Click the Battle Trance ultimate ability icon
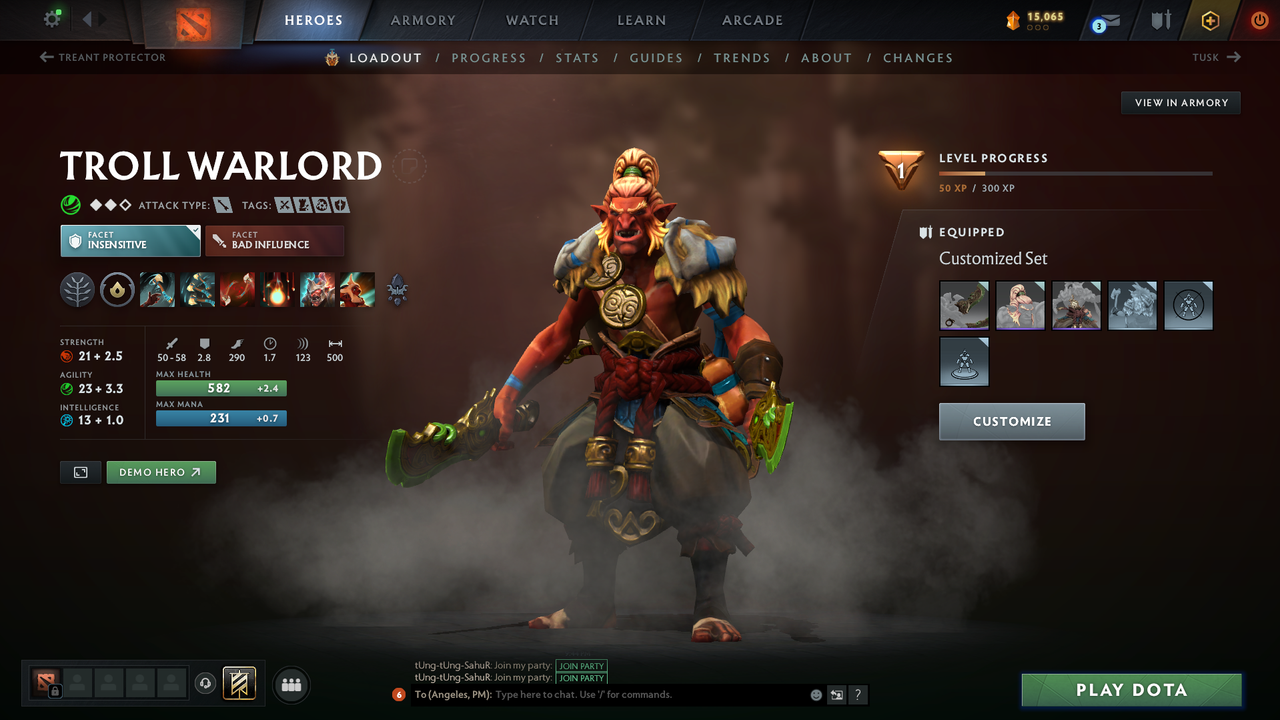 [x=317, y=290]
